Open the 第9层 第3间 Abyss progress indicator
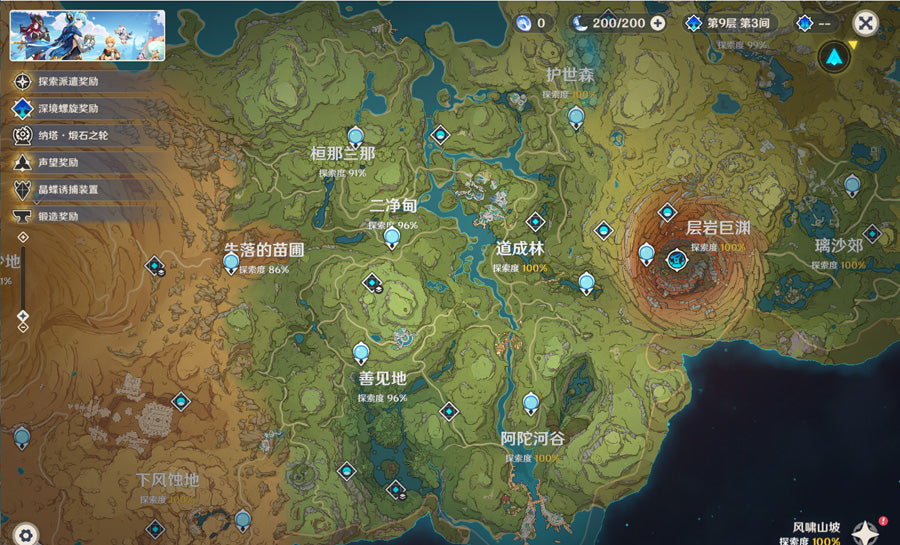Screen dimensions: 900x545 tap(729, 23)
